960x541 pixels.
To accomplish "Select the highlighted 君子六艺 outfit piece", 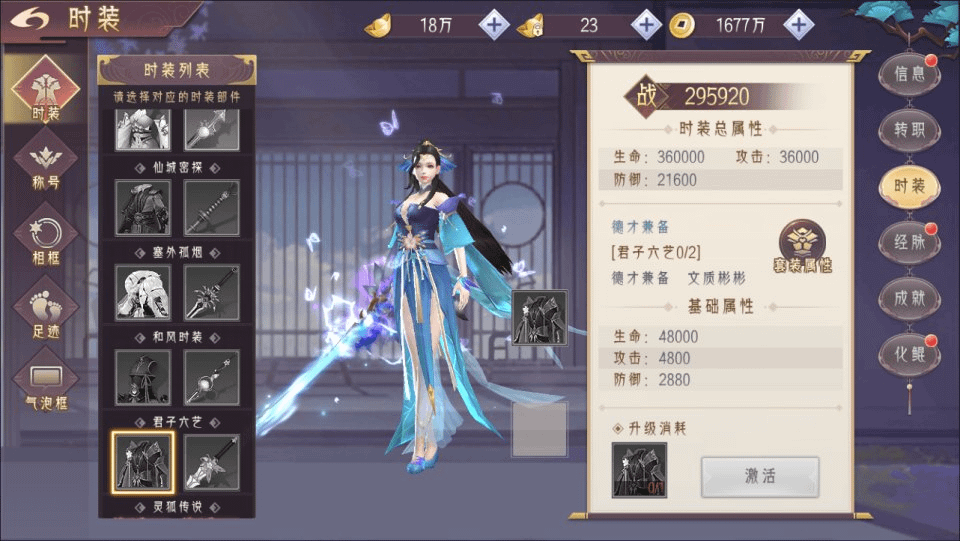I will 142,462.
